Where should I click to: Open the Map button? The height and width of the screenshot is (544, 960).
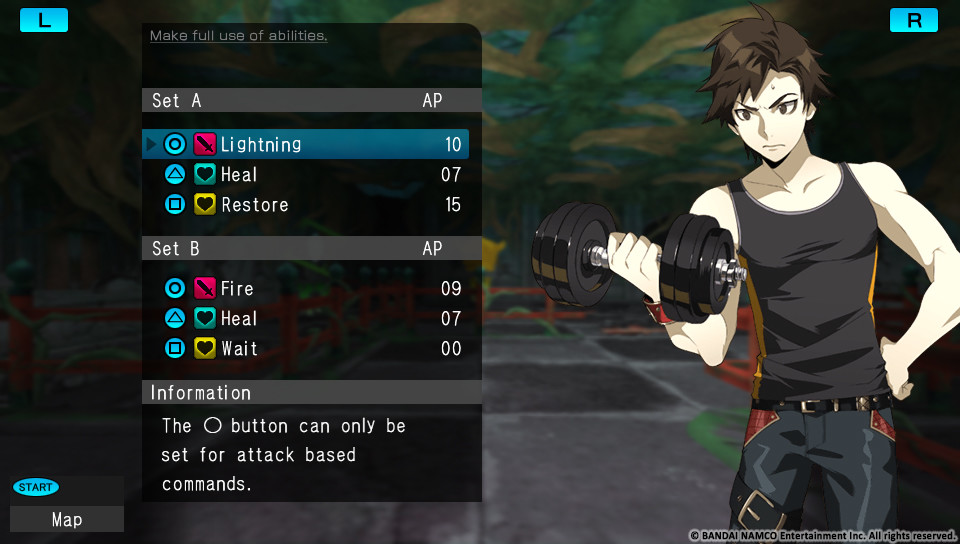67,519
